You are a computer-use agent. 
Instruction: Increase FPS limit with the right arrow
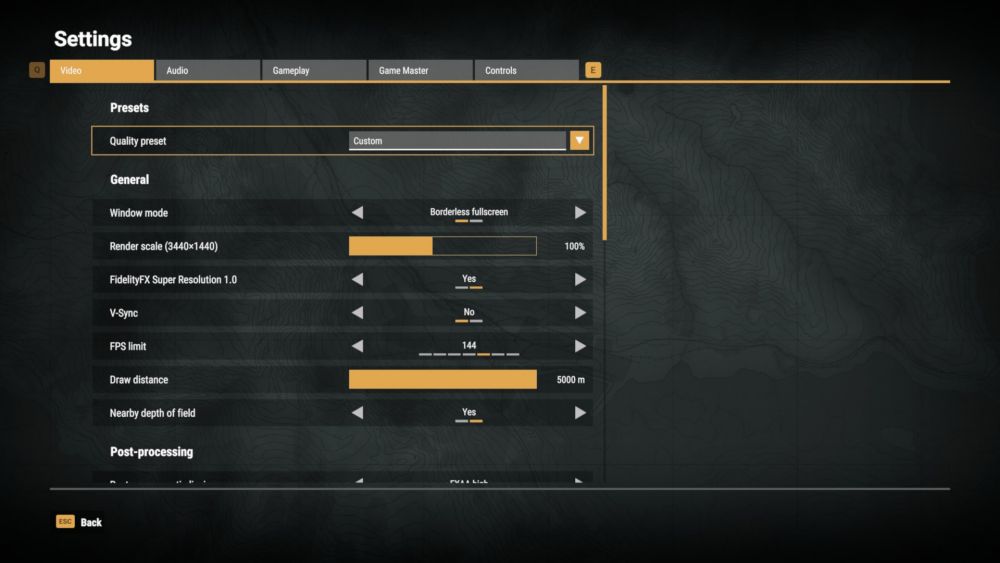[580, 346]
